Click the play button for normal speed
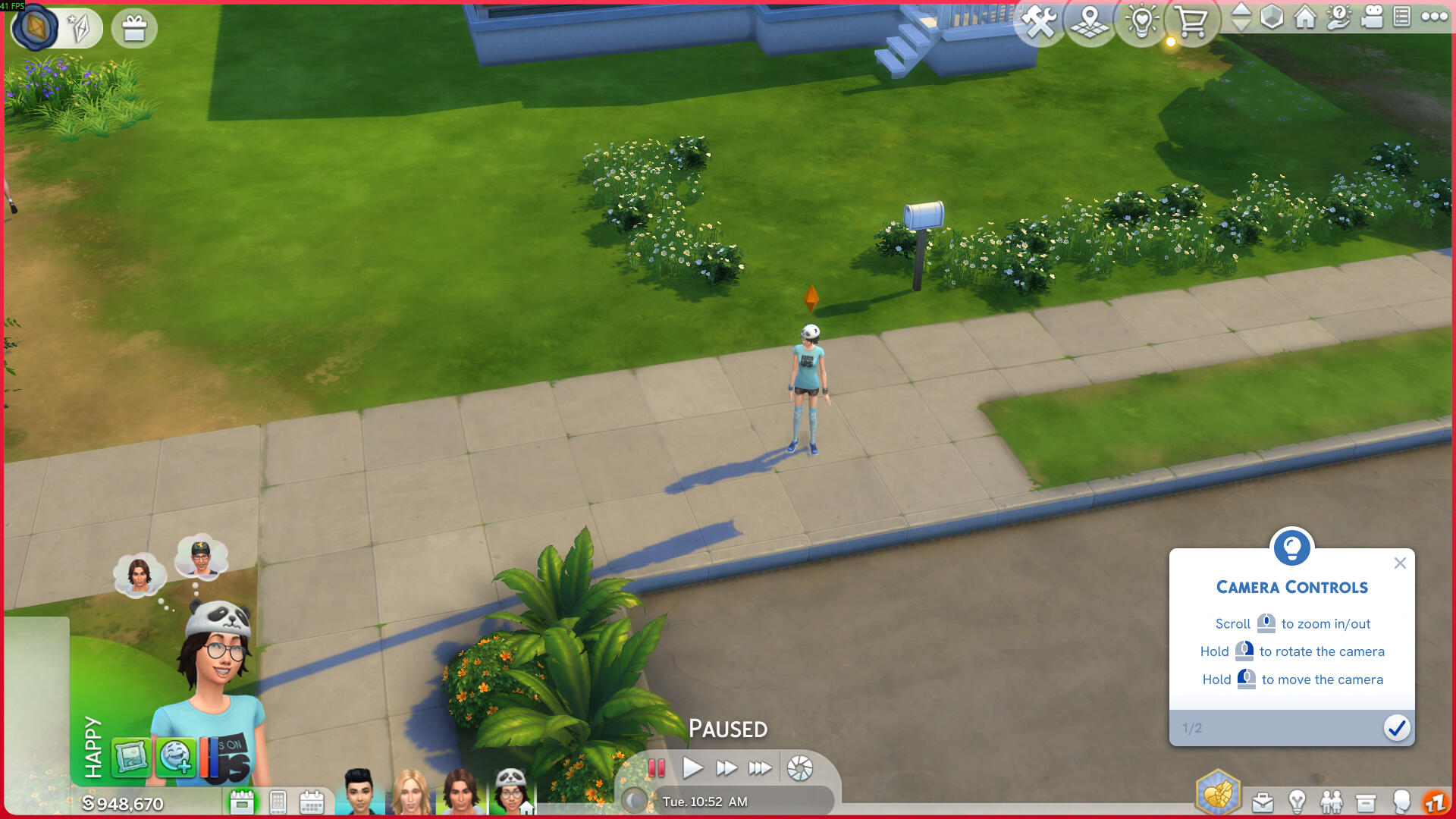Image resolution: width=1456 pixels, height=819 pixels. tap(692, 768)
